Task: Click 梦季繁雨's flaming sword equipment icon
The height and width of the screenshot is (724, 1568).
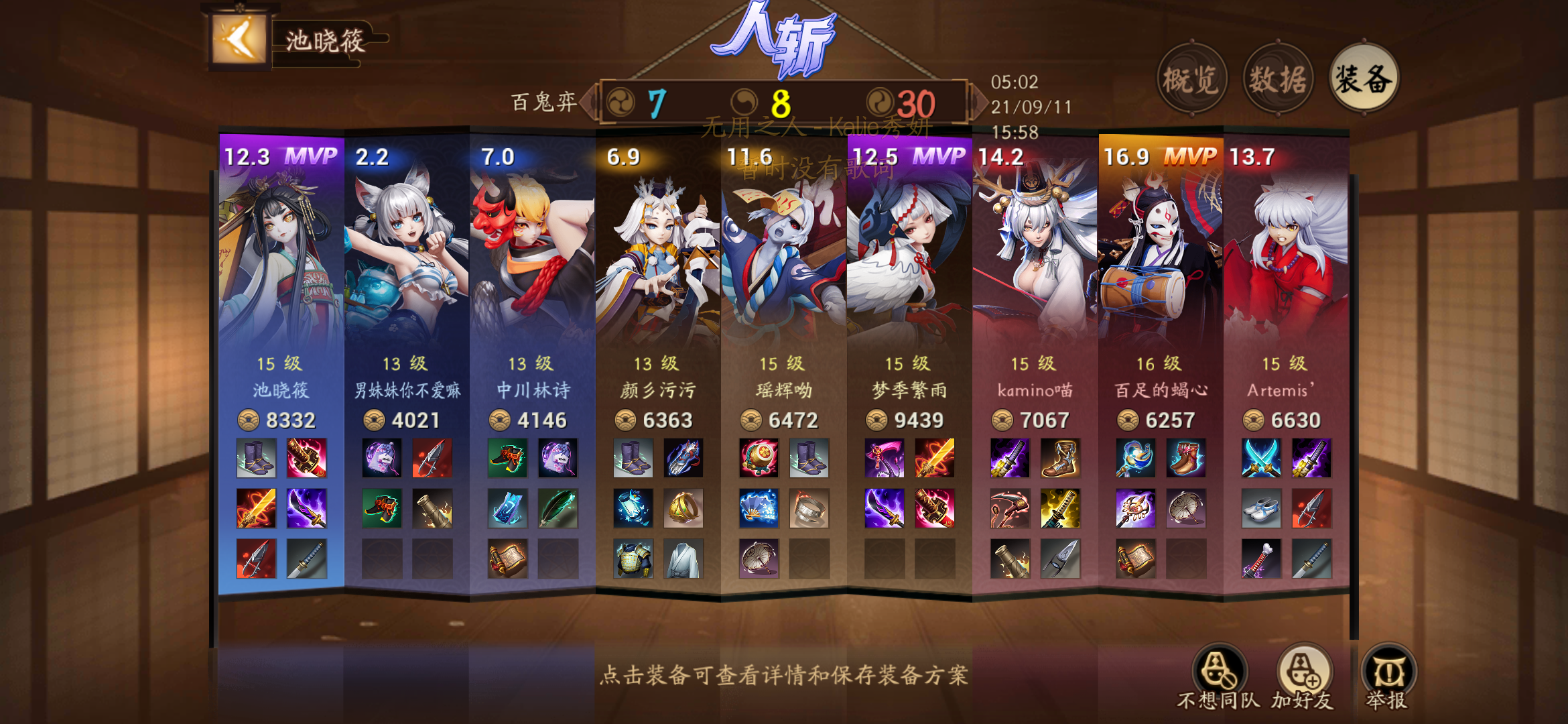Action: pyautogui.click(x=934, y=458)
